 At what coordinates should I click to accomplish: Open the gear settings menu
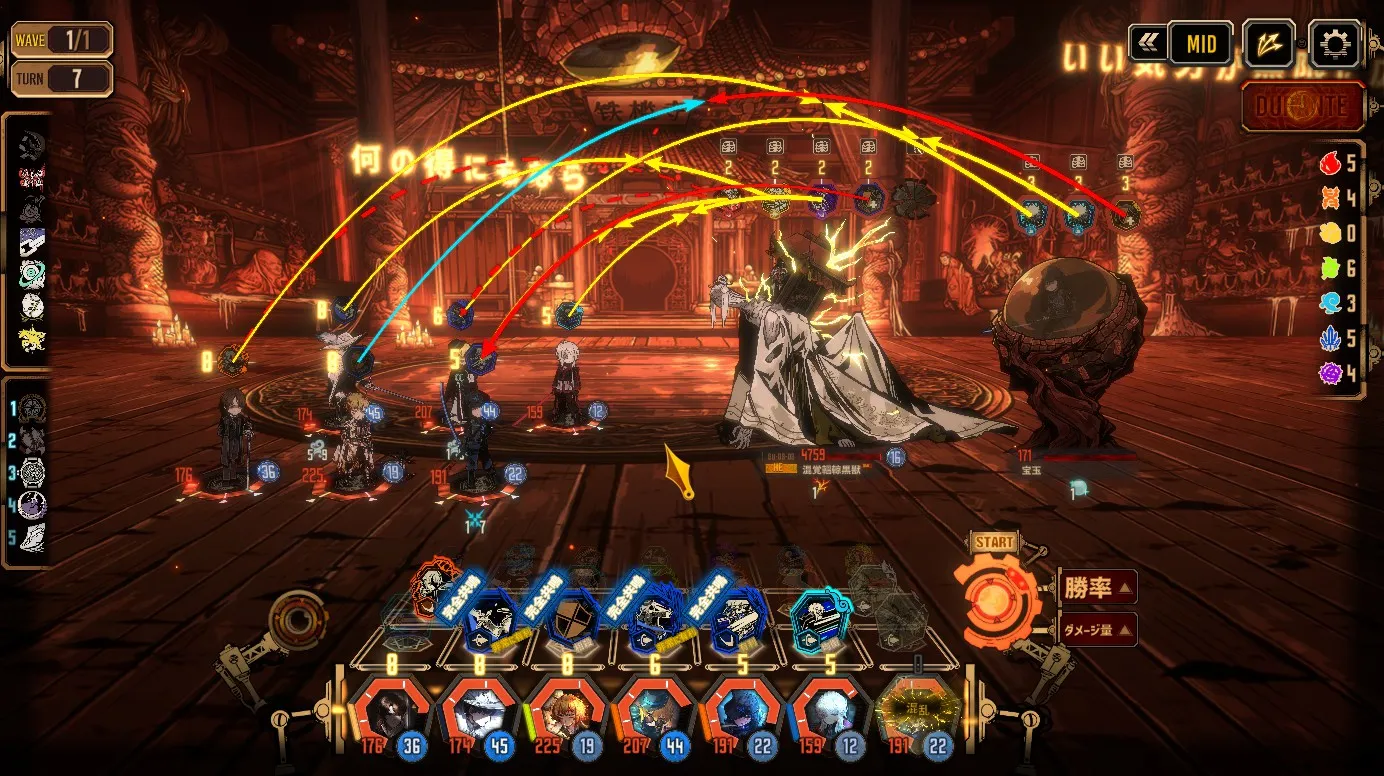click(x=1334, y=44)
